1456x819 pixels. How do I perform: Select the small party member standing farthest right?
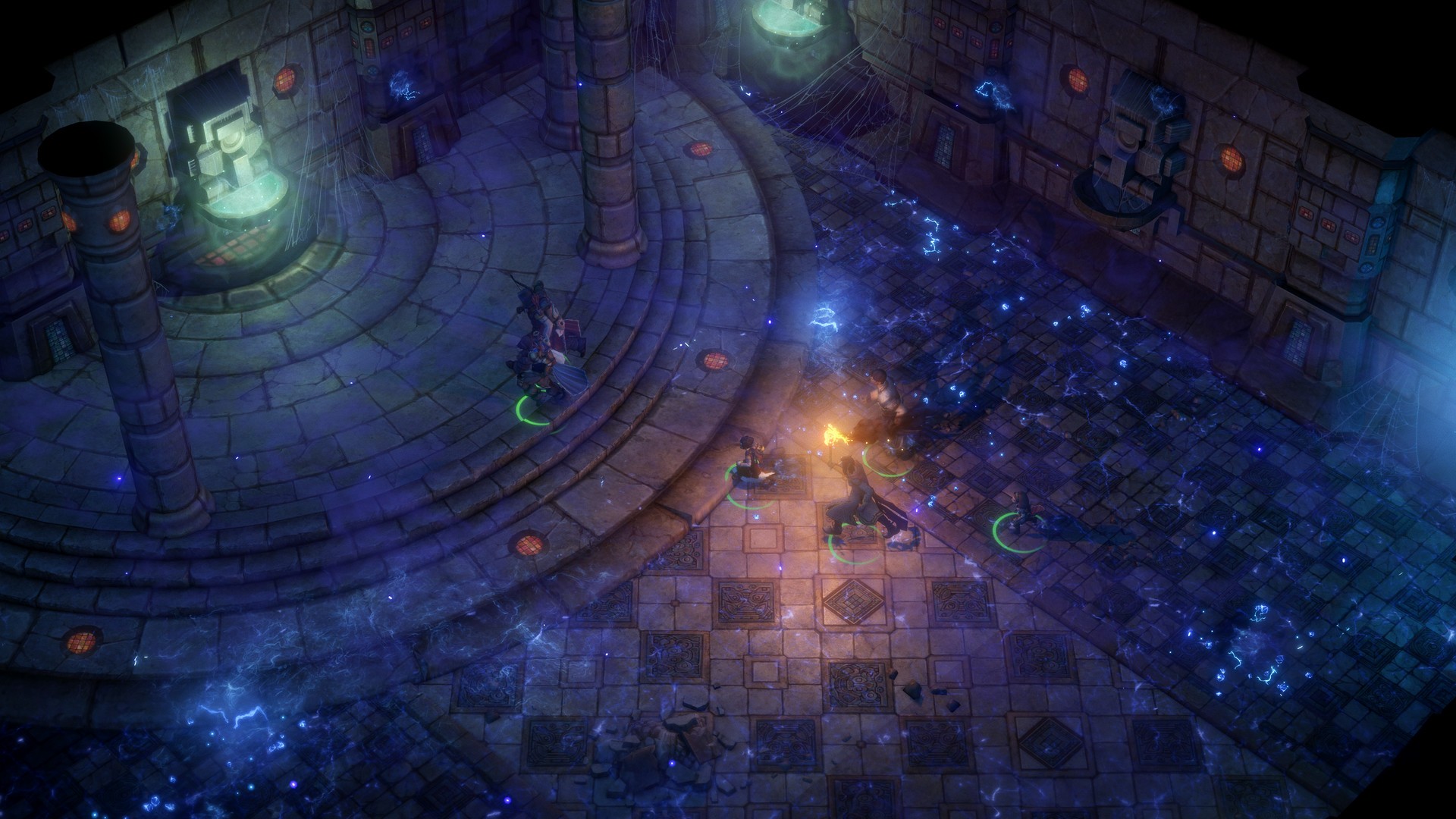pos(1021,512)
